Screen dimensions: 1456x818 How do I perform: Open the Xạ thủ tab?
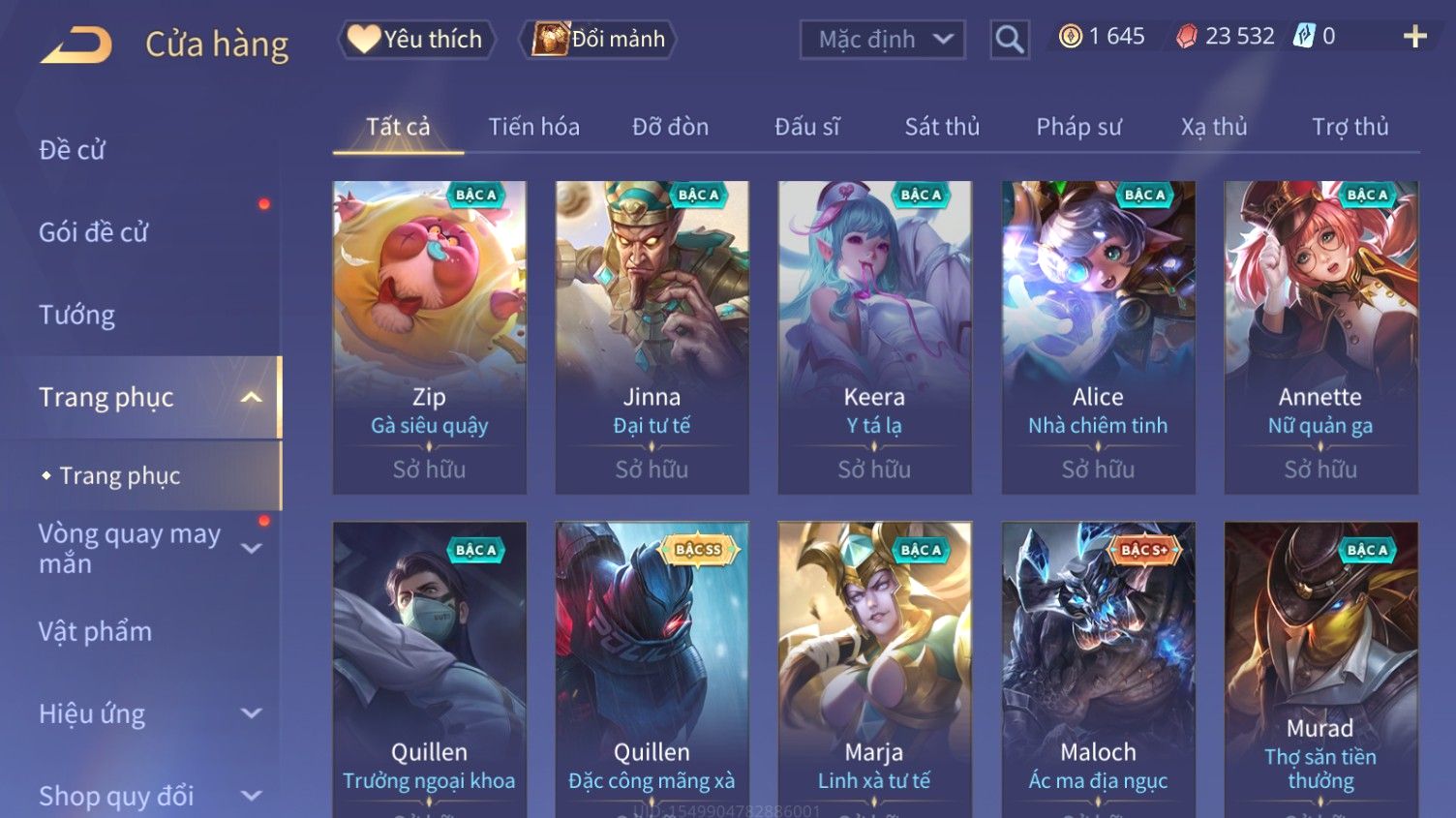1214,127
